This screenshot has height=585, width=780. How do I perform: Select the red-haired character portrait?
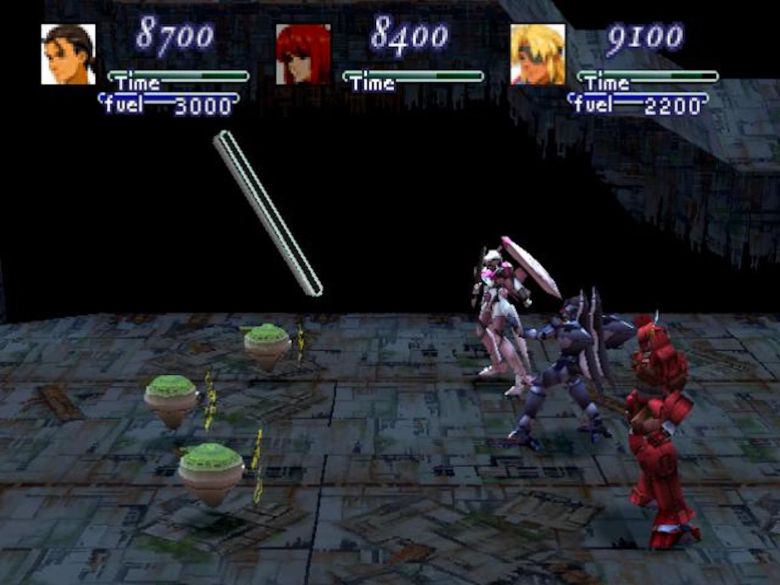coord(303,54)
